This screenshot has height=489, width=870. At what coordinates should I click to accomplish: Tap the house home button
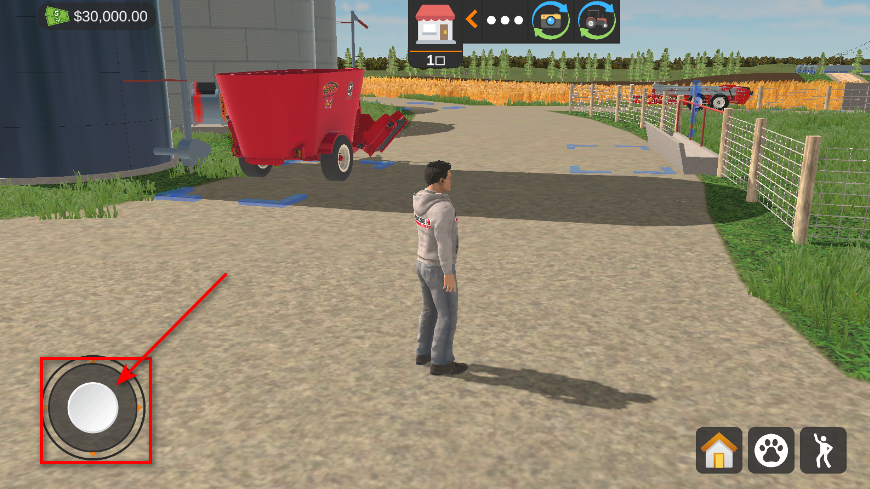(x=719, y=450)
